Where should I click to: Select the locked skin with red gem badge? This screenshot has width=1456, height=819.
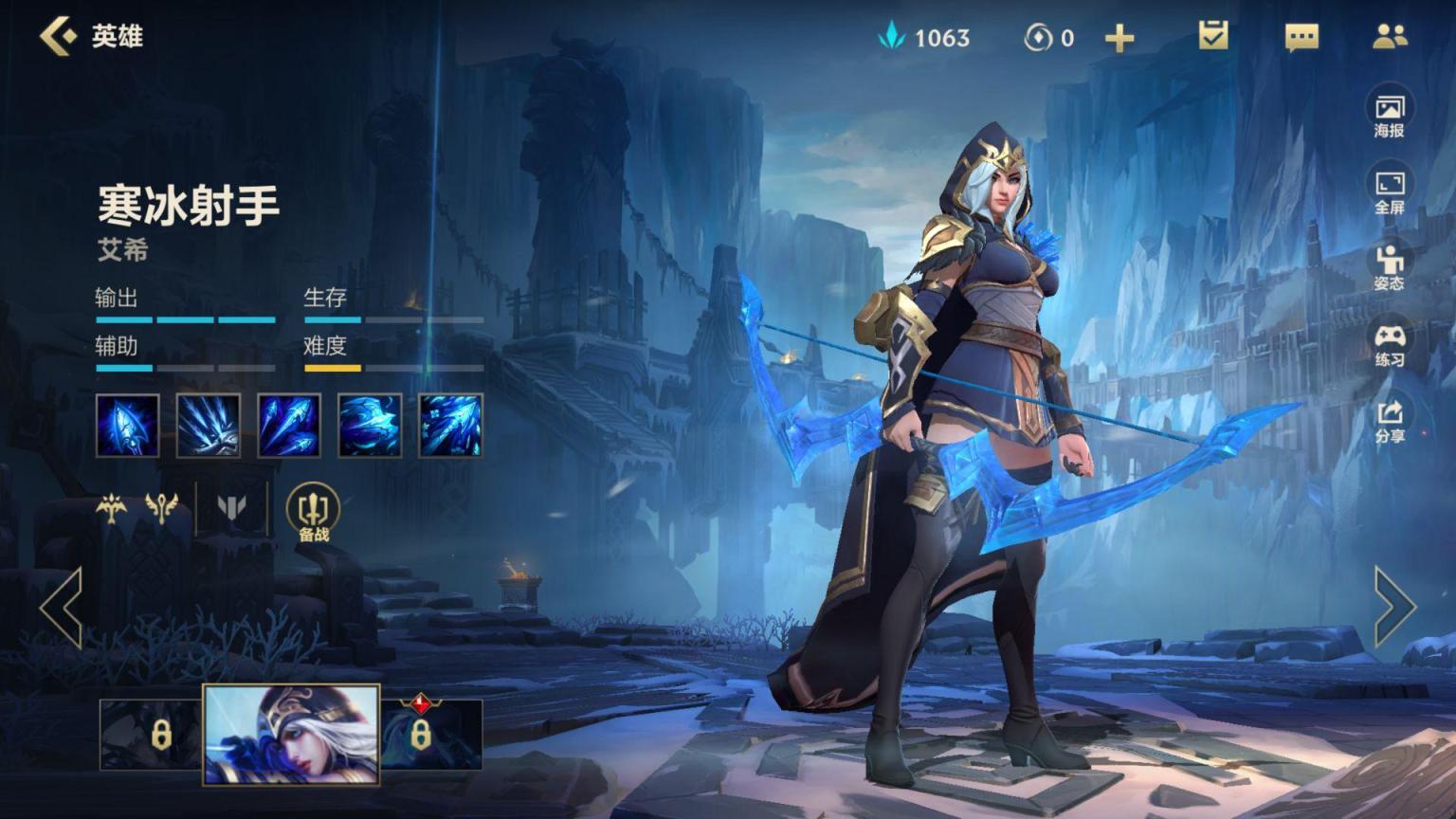(431, 735)
